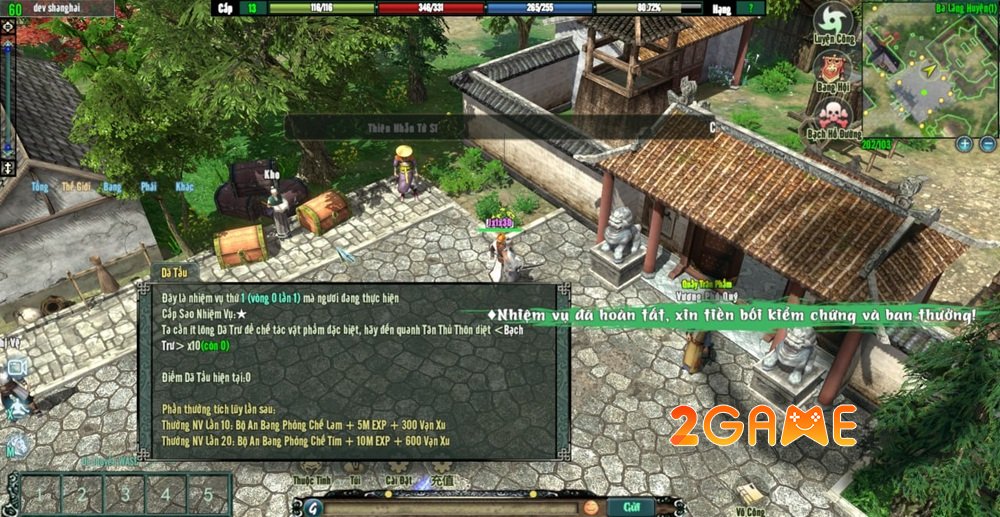Show the Khác chat tab
Viewport: 1000px width, 517px height.
[x=184, y=187]
